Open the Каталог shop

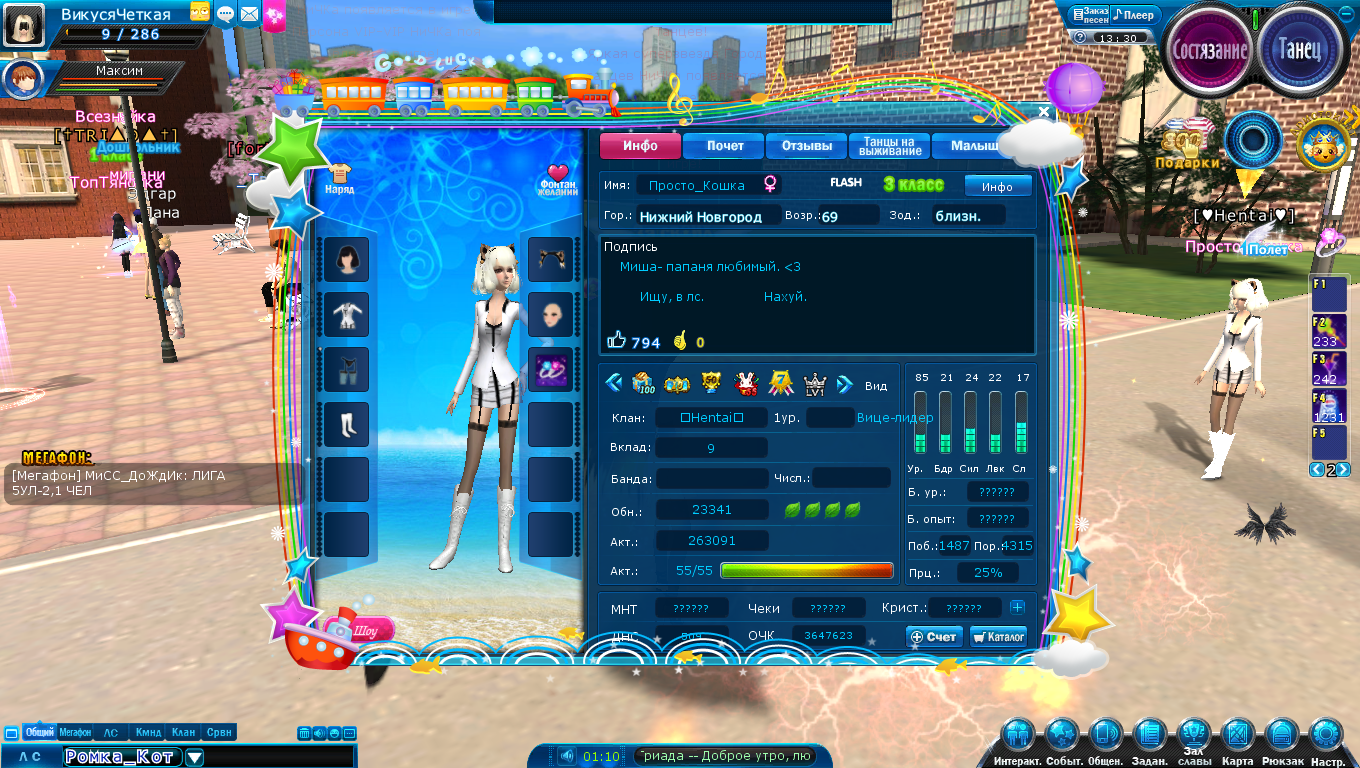(x=998, y=636)
